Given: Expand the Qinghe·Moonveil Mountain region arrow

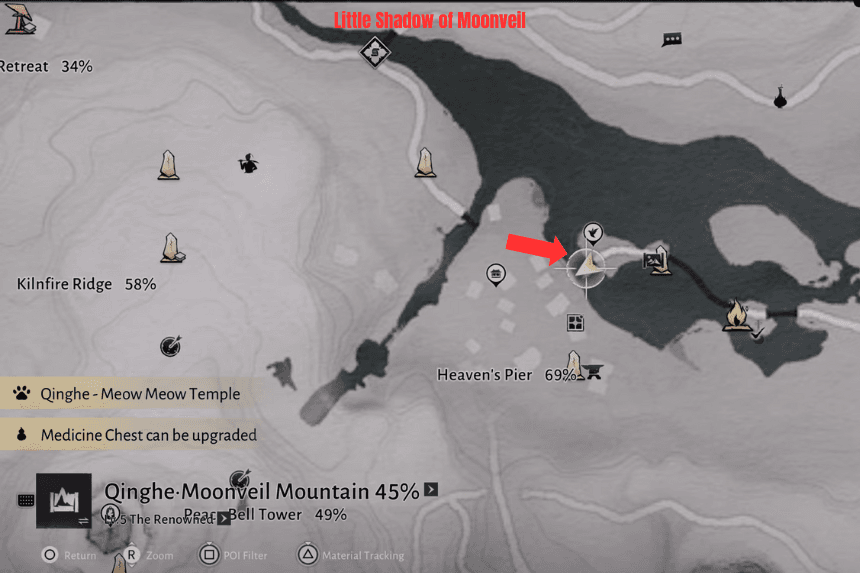Looking at the screenshot, I should point(431,490).
